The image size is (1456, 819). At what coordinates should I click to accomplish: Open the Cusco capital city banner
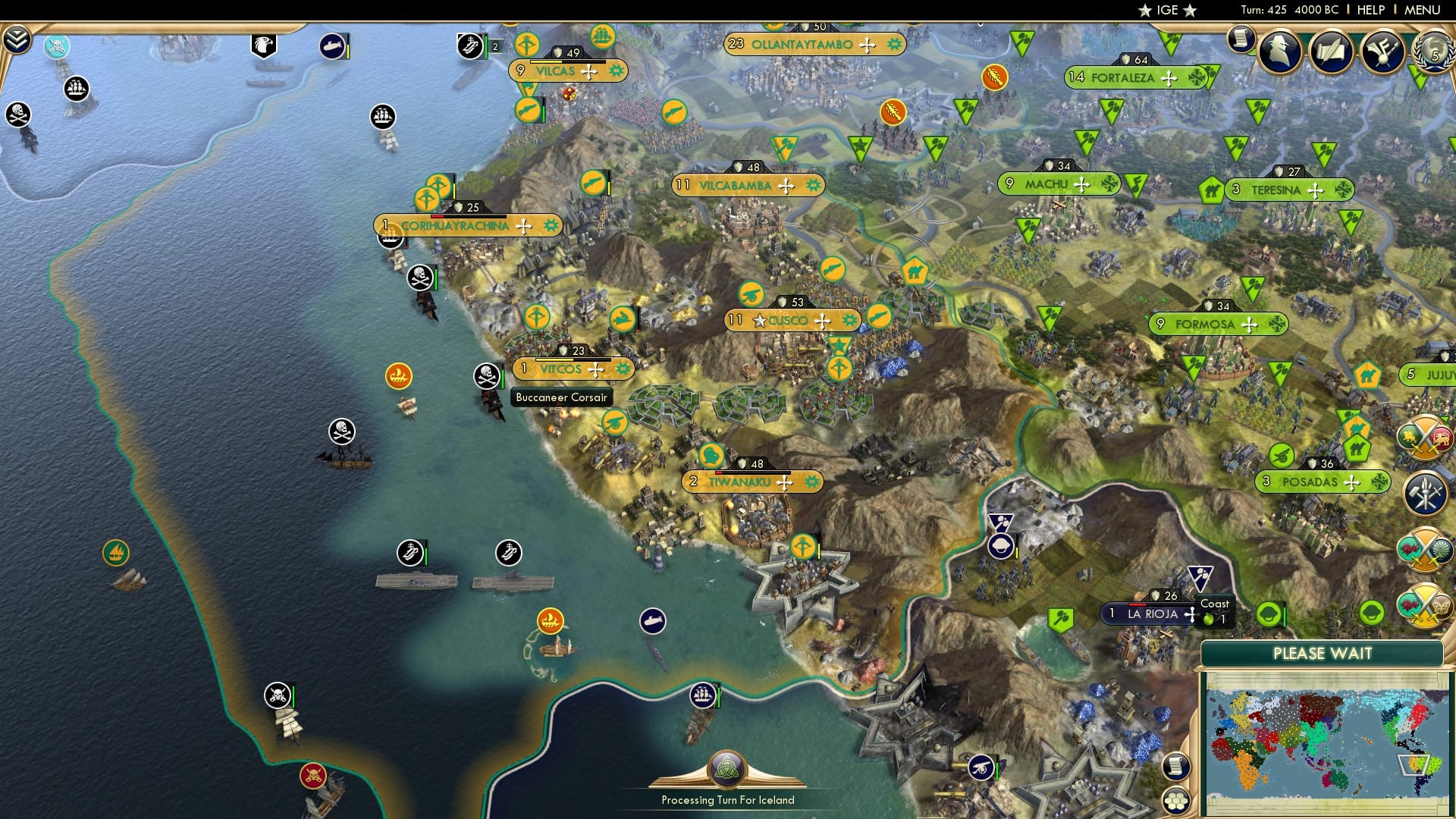tap(789, 319)
